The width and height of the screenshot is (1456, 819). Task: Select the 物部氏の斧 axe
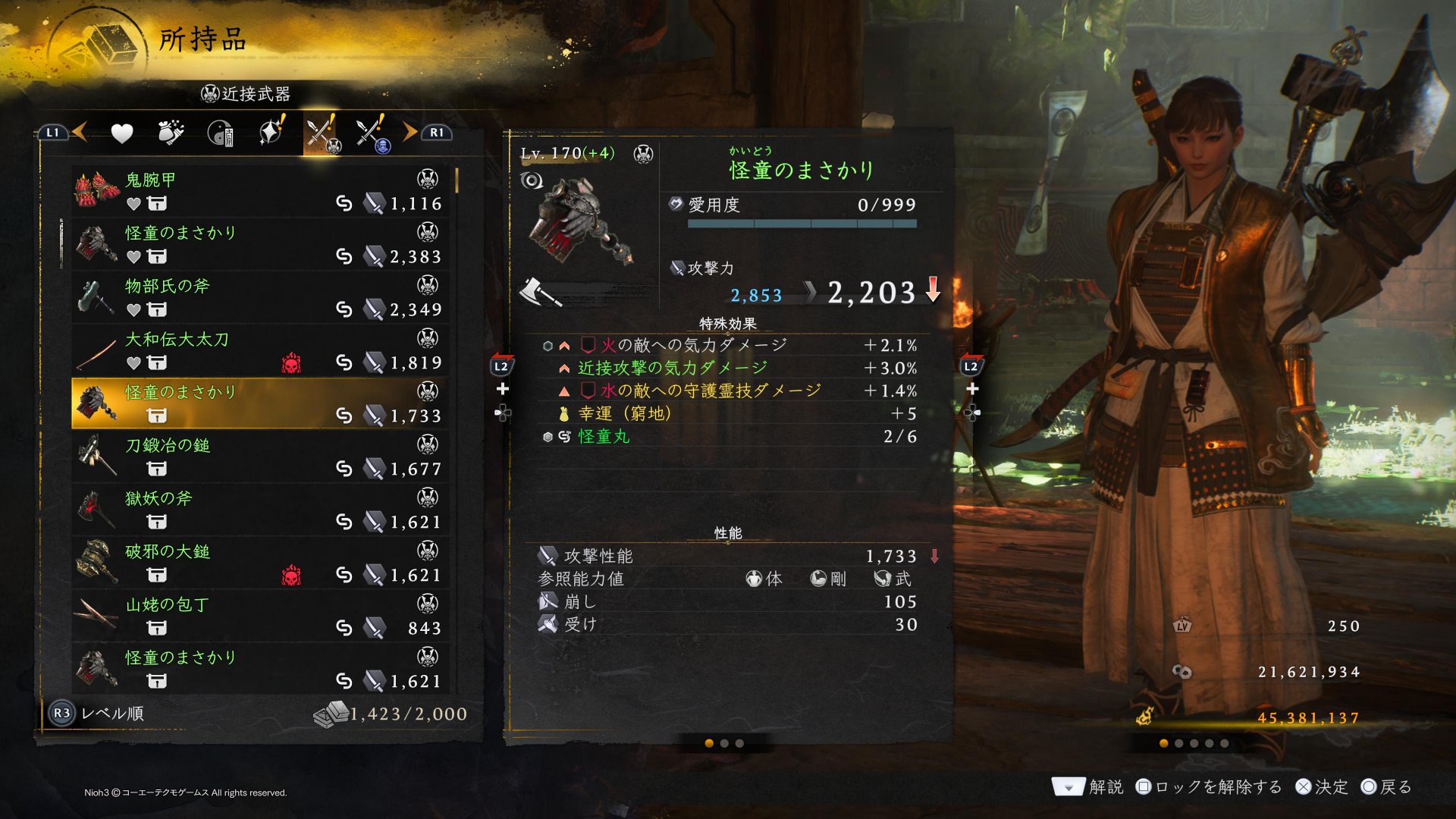pyautogui.click(x=258, y=297)
